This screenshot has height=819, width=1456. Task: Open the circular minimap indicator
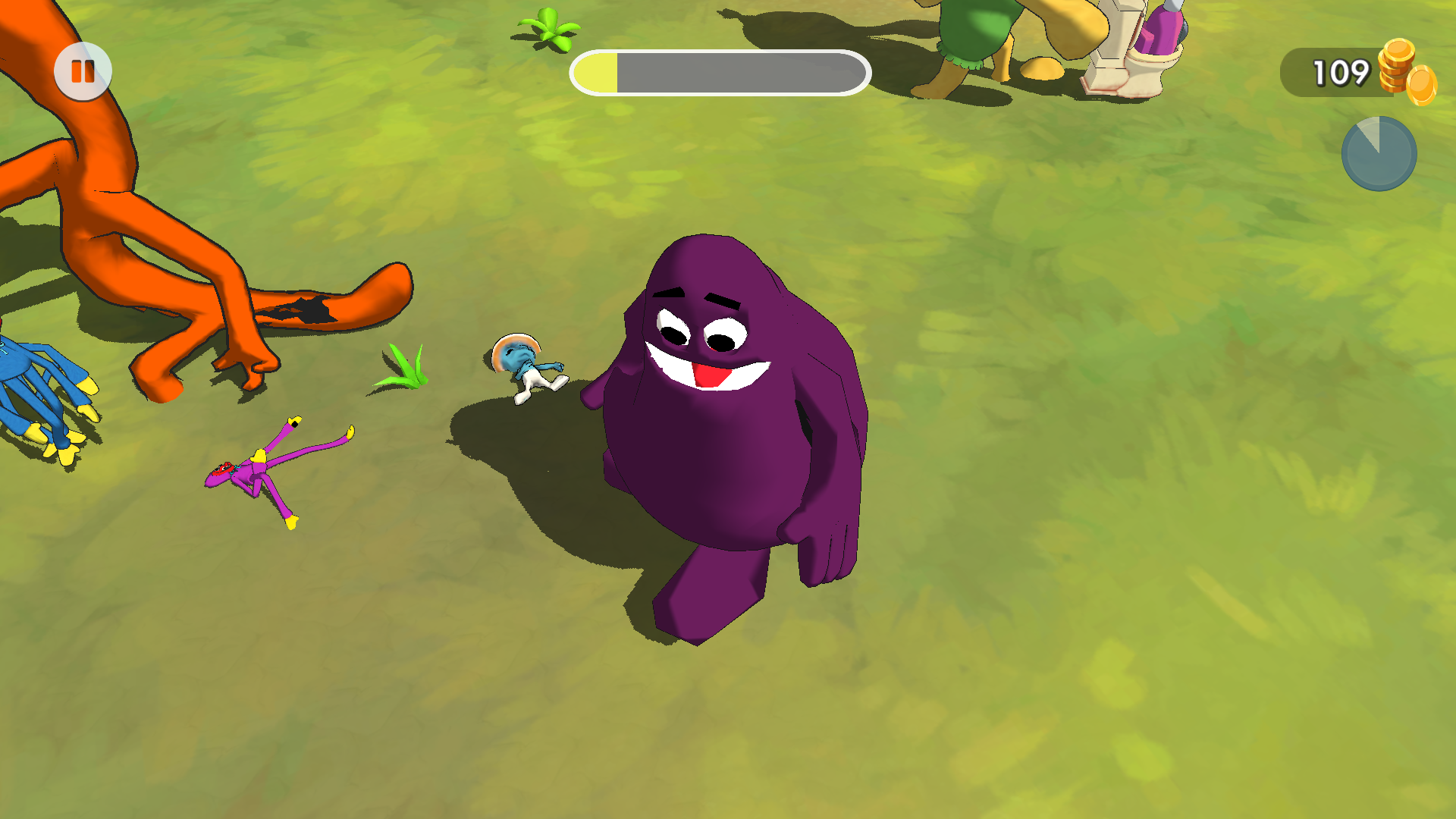tap(1379, 154)
